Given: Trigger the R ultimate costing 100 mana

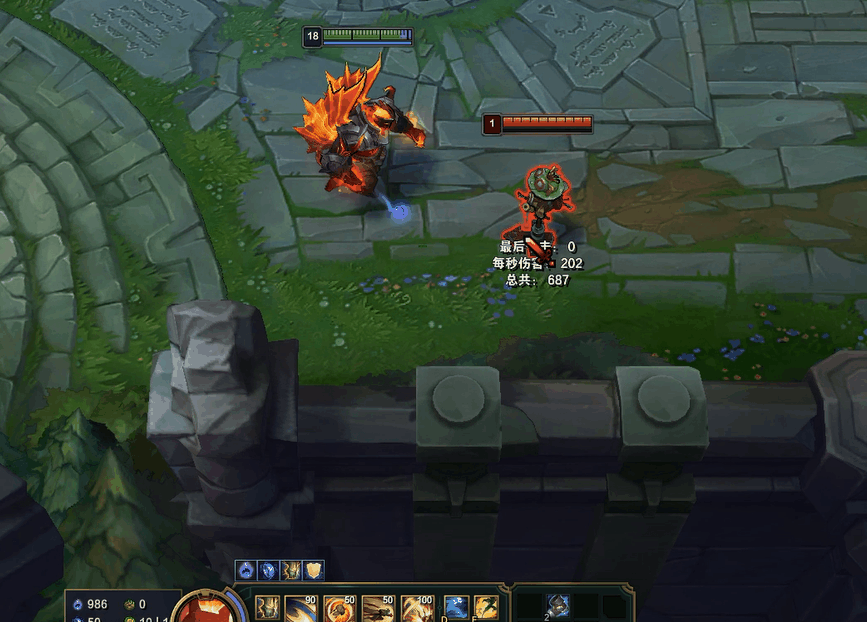Looking at the screenshot, I should (416, 609).
